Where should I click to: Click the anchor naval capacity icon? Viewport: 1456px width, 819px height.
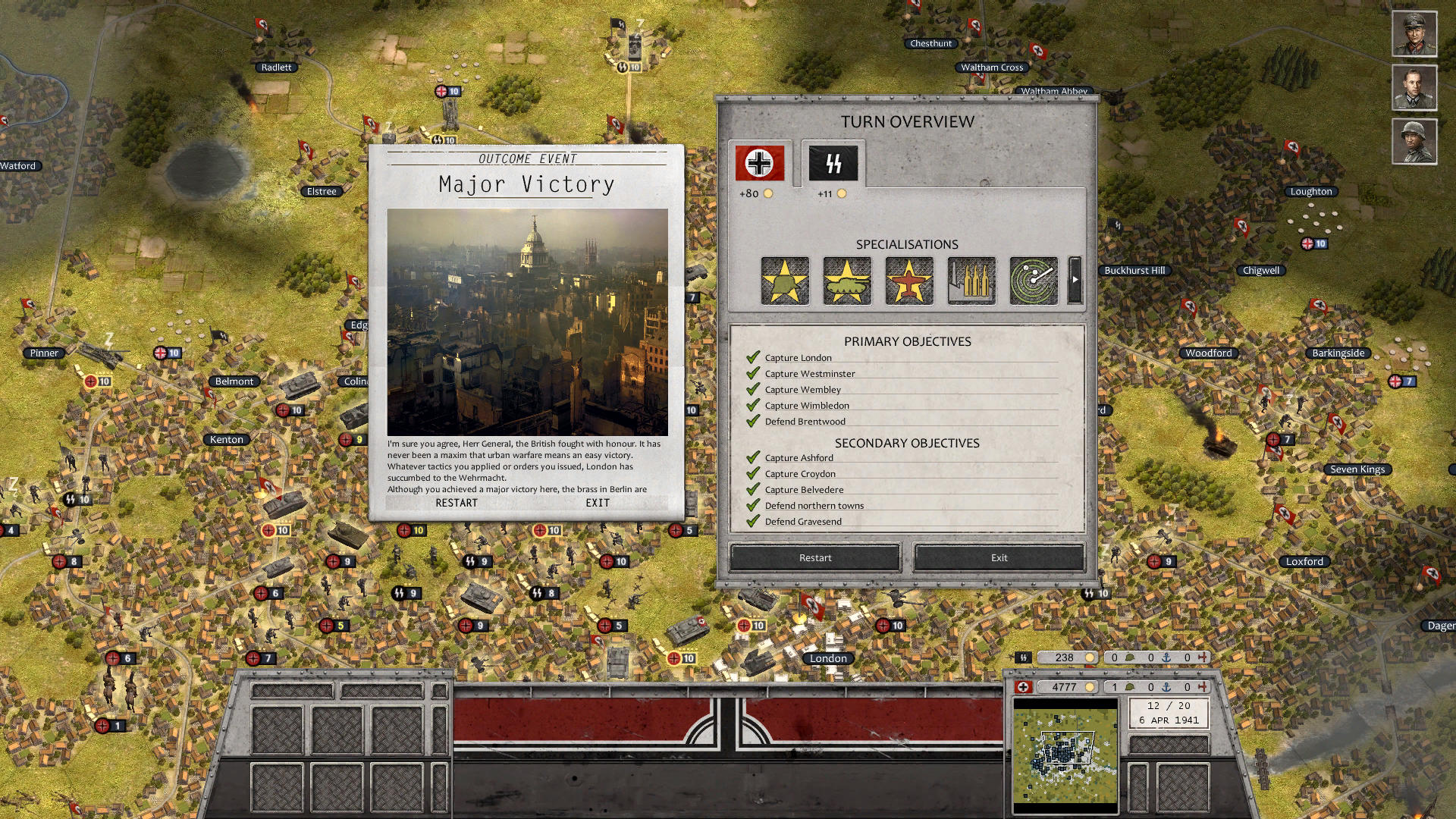1167,686
